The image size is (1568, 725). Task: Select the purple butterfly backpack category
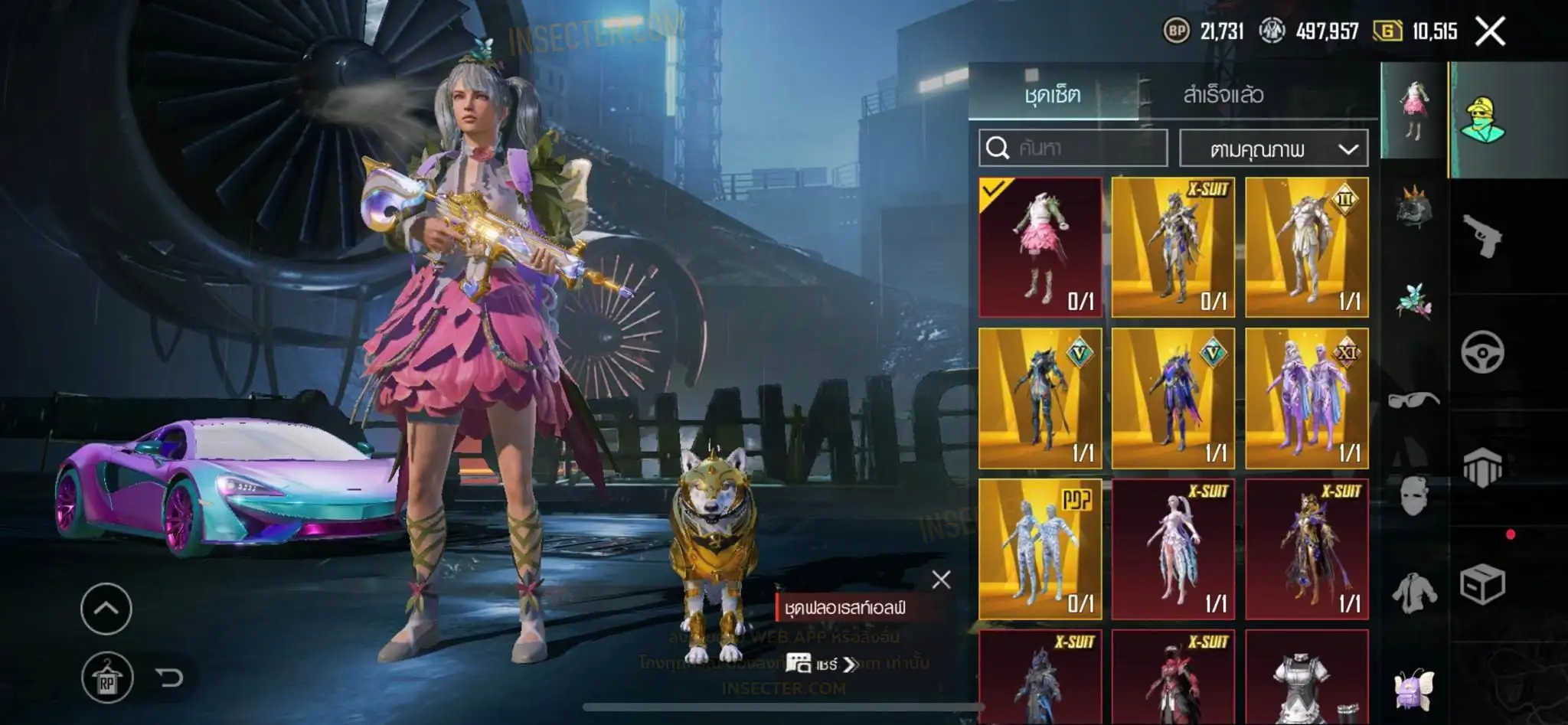1413,688
